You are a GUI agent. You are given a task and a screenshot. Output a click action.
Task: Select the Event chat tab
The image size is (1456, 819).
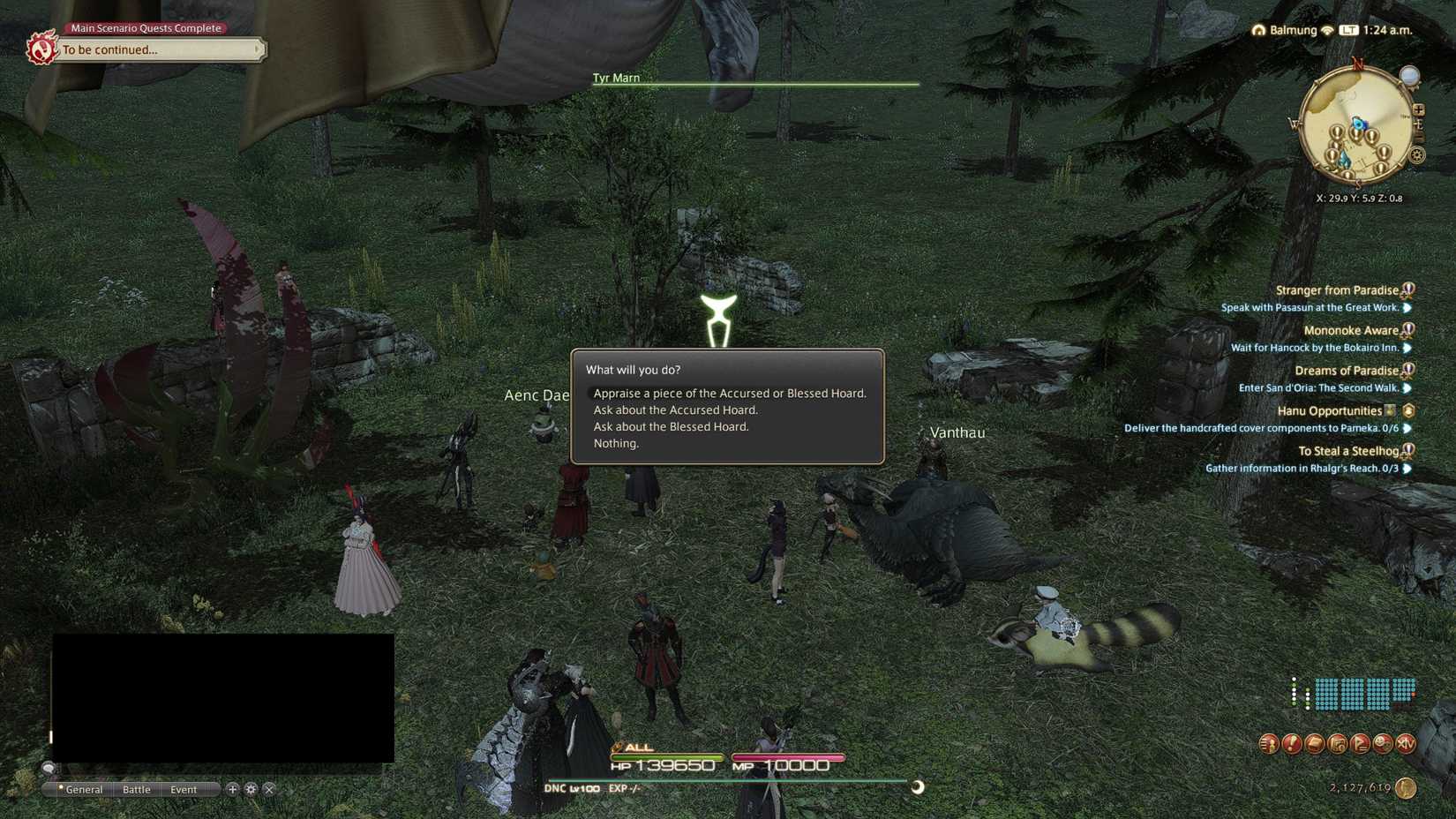tap(184, 789)
